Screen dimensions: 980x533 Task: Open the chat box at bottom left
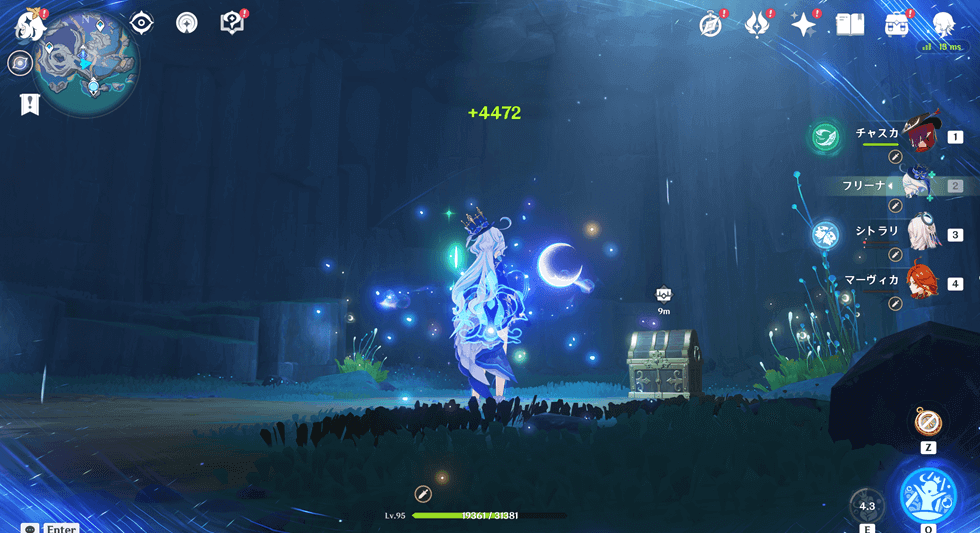(x=29, y=527)
